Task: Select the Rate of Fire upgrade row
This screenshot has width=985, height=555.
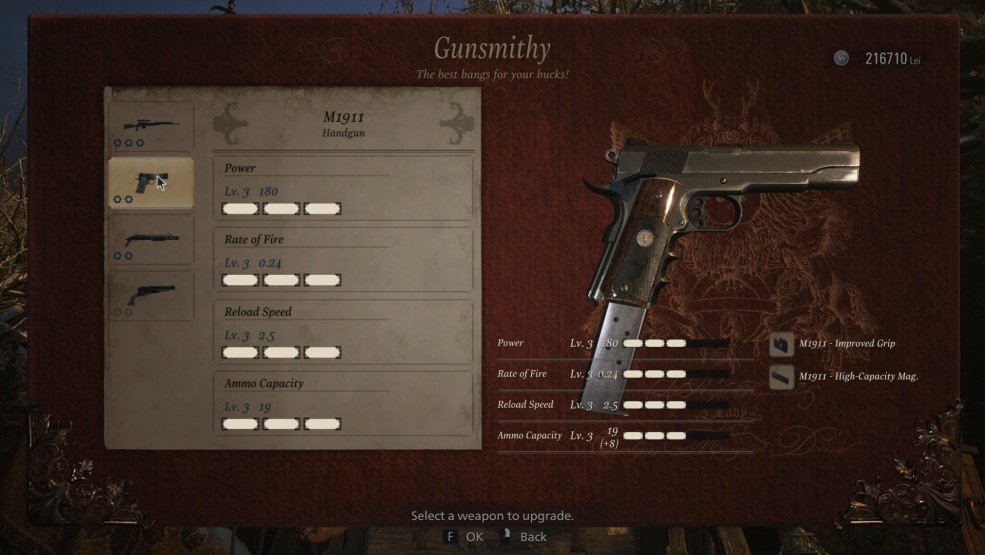Action: point(343,260)
